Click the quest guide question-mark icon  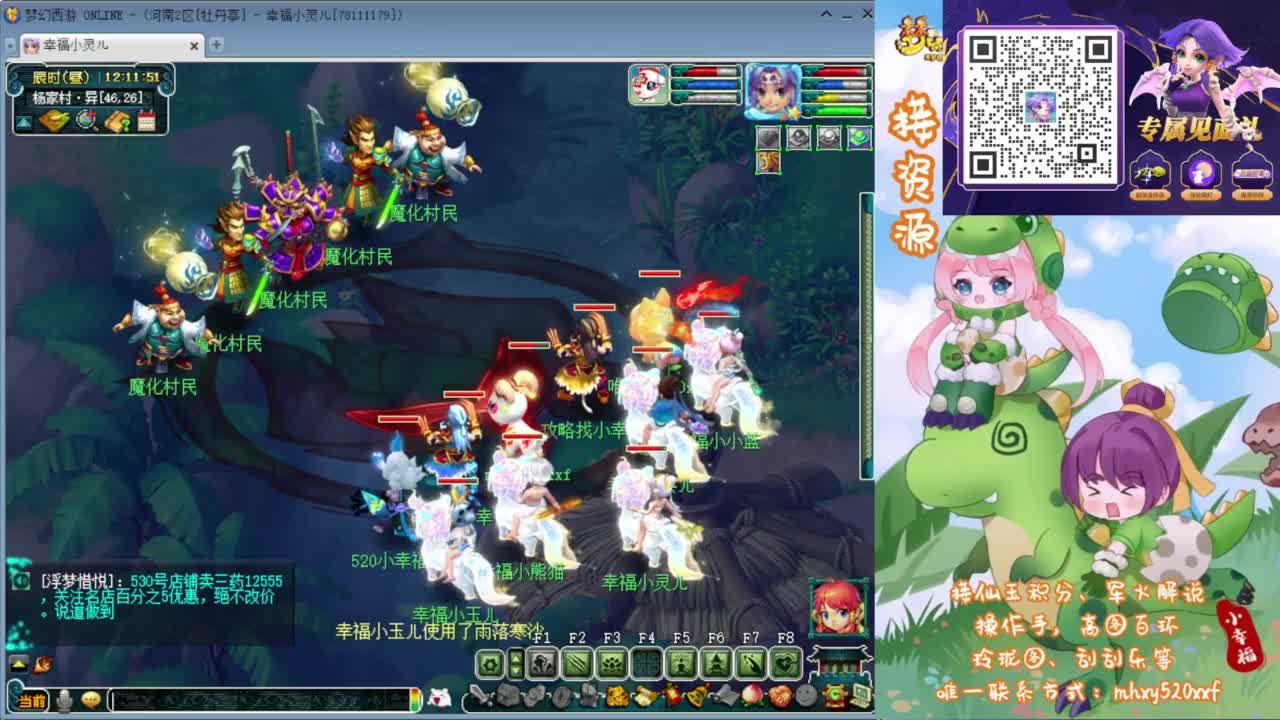(x=116, y=121)
